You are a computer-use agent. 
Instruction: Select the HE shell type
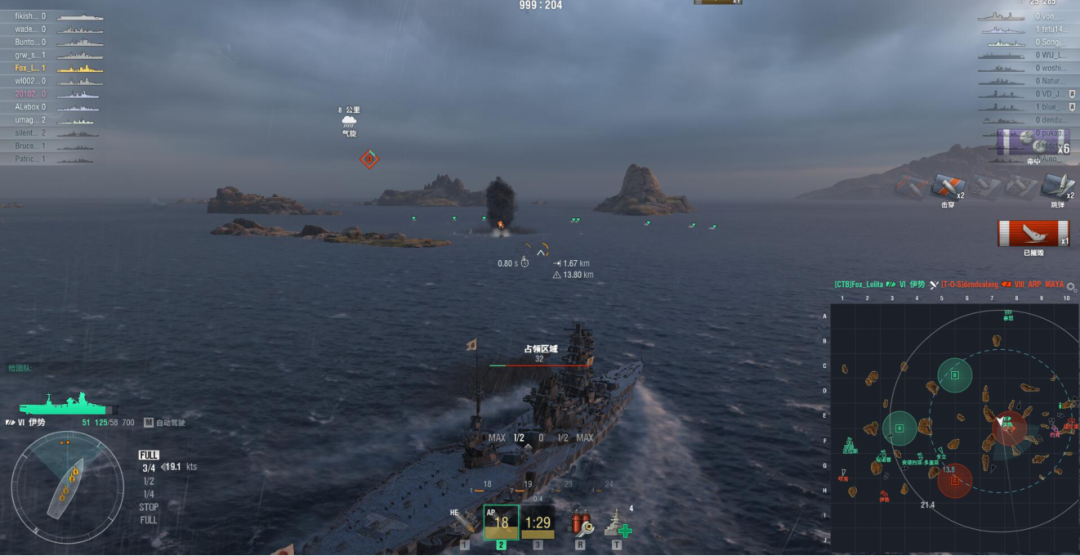[465, 523]
